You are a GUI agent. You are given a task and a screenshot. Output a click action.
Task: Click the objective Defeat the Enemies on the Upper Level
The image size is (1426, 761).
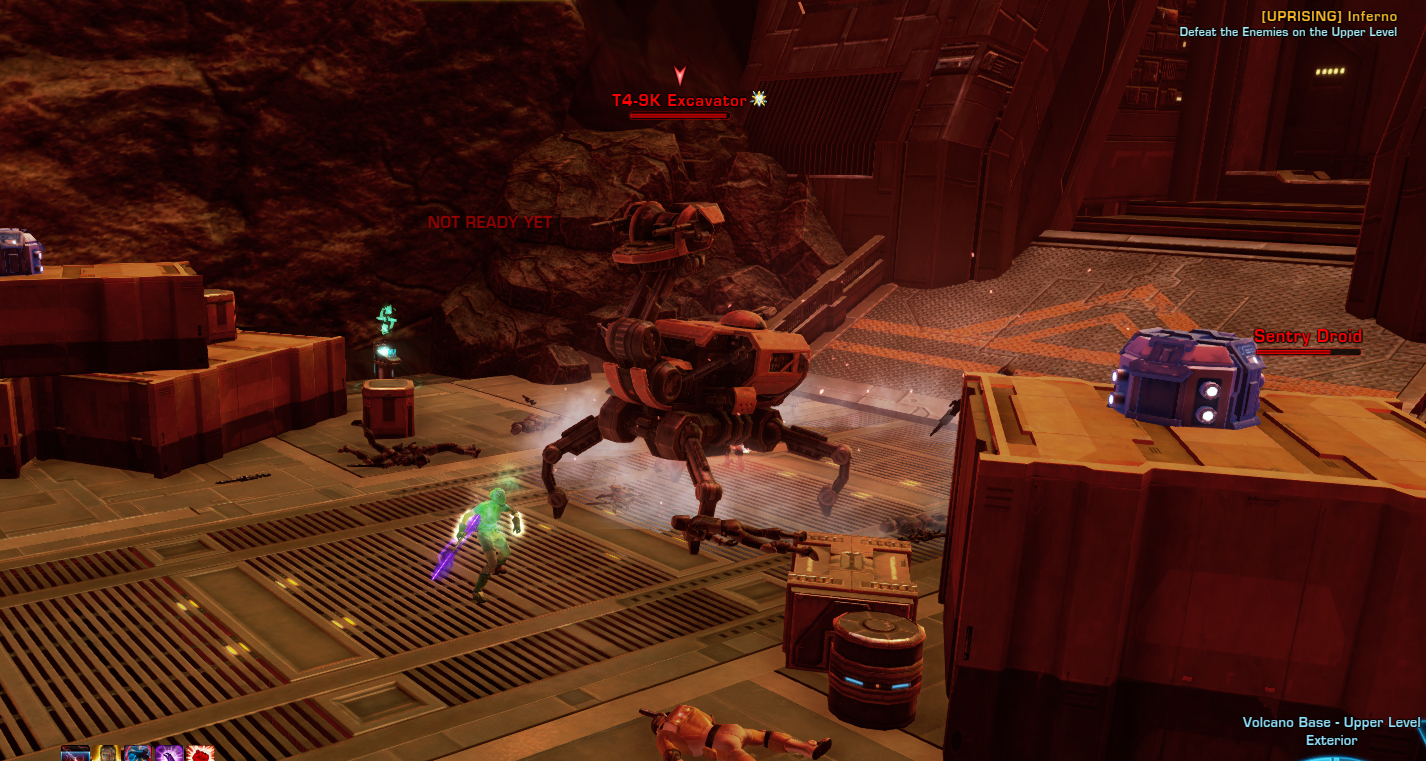(x=1290, y=31)
